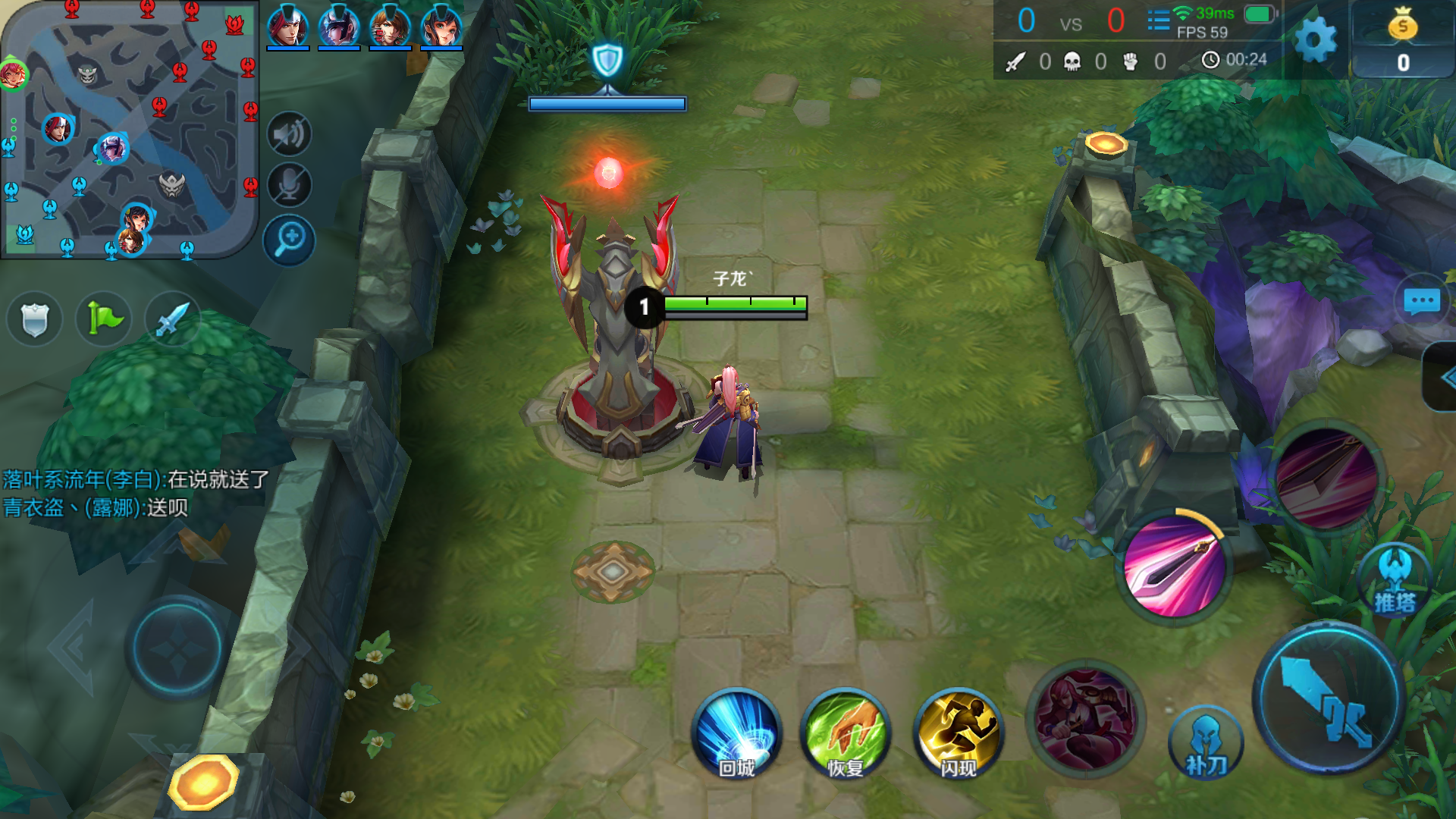Open the settings gear menu
Image resolution: width=1456 pixels, height=819 pixels.
(1315, 39)
